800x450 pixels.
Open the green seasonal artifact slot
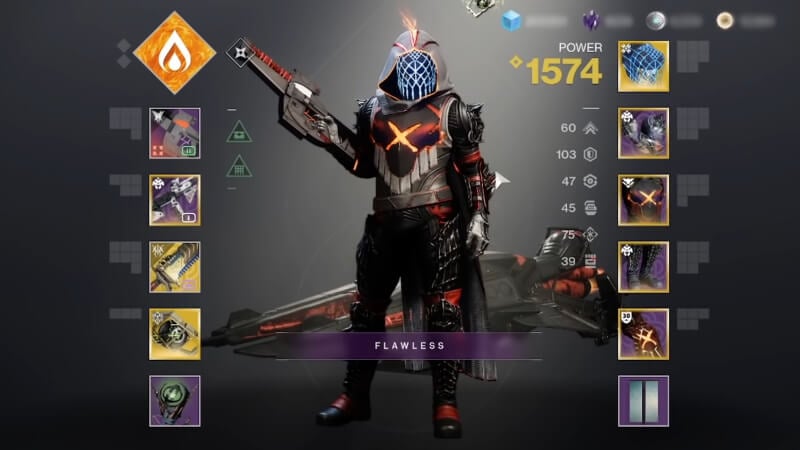pyautogui.click(x=174, y=400)
